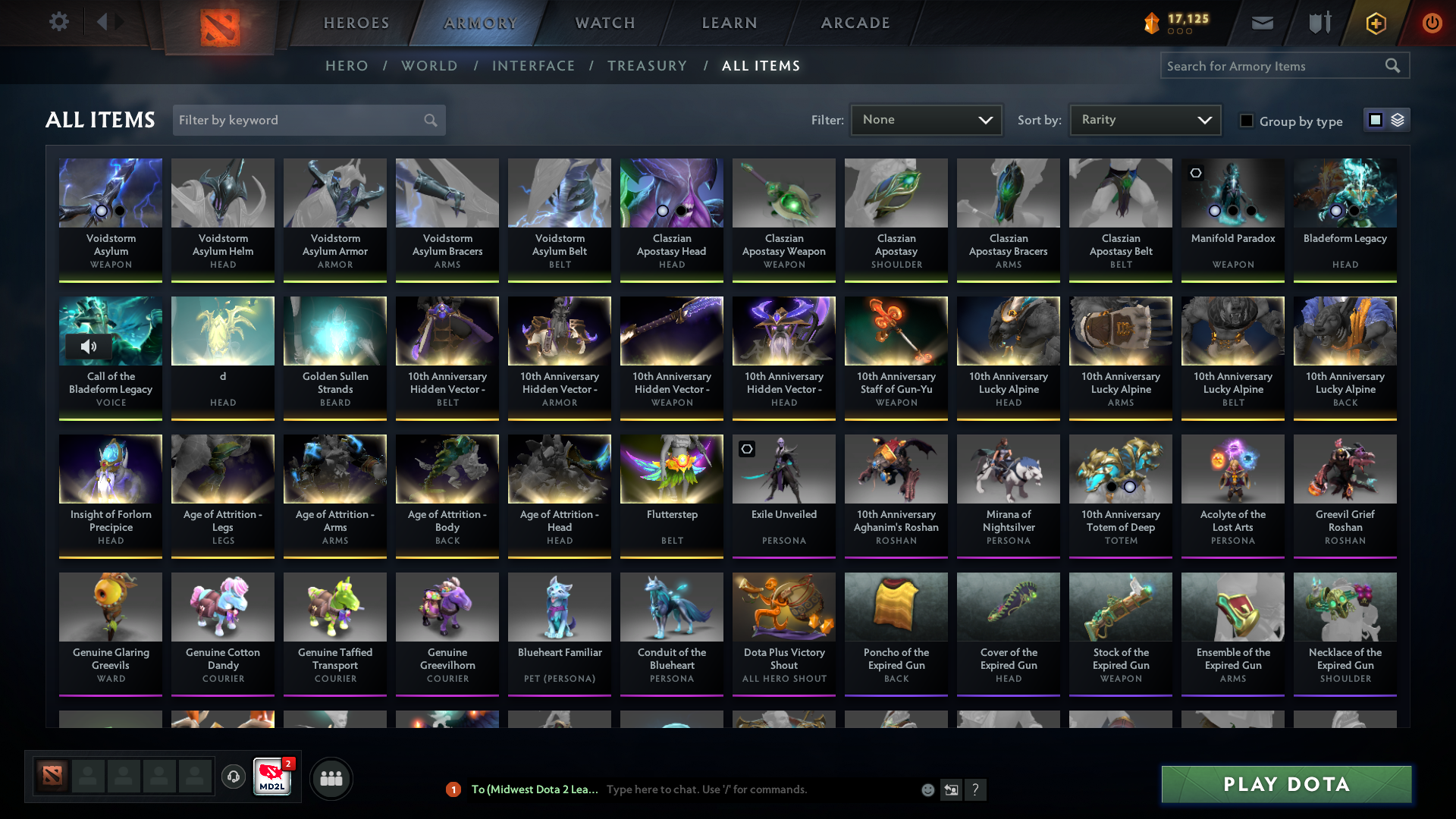This screenshot has height=819, width=1456.
Task: Enable the Group by type checkbox
Action: (x=1247, y=120)
